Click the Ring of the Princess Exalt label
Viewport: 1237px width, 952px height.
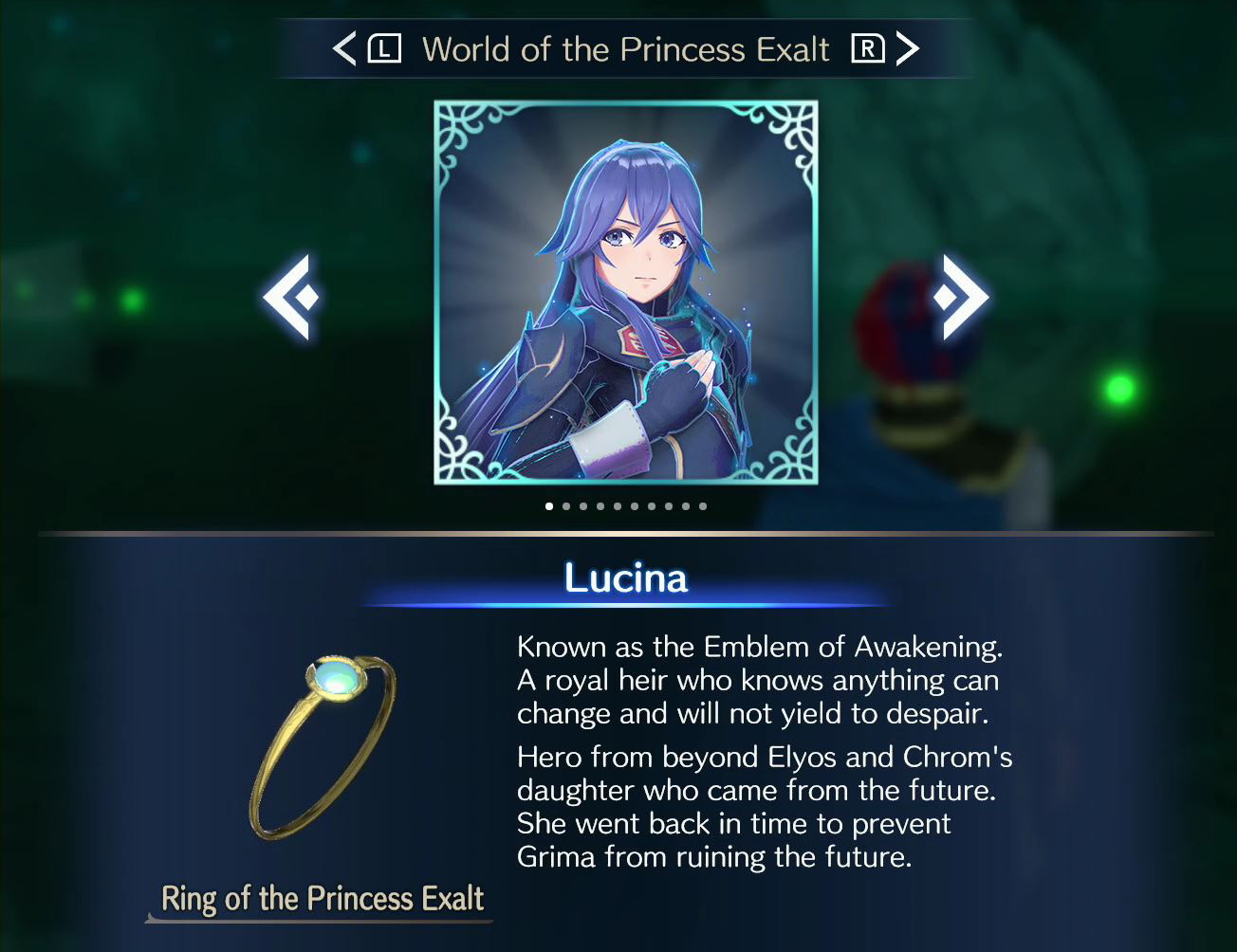[323, 897]
